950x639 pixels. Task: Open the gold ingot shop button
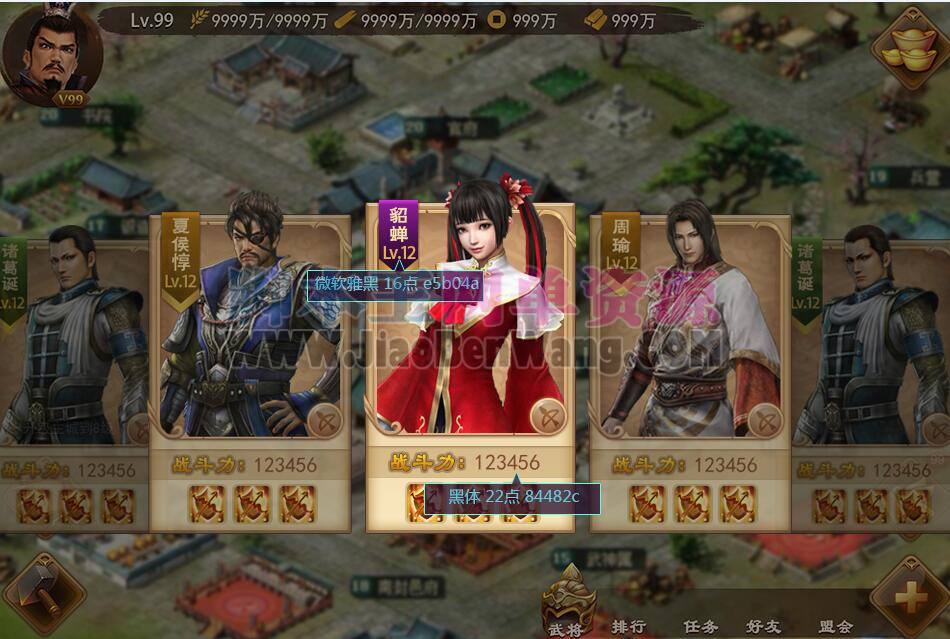[x=908, y=47]
